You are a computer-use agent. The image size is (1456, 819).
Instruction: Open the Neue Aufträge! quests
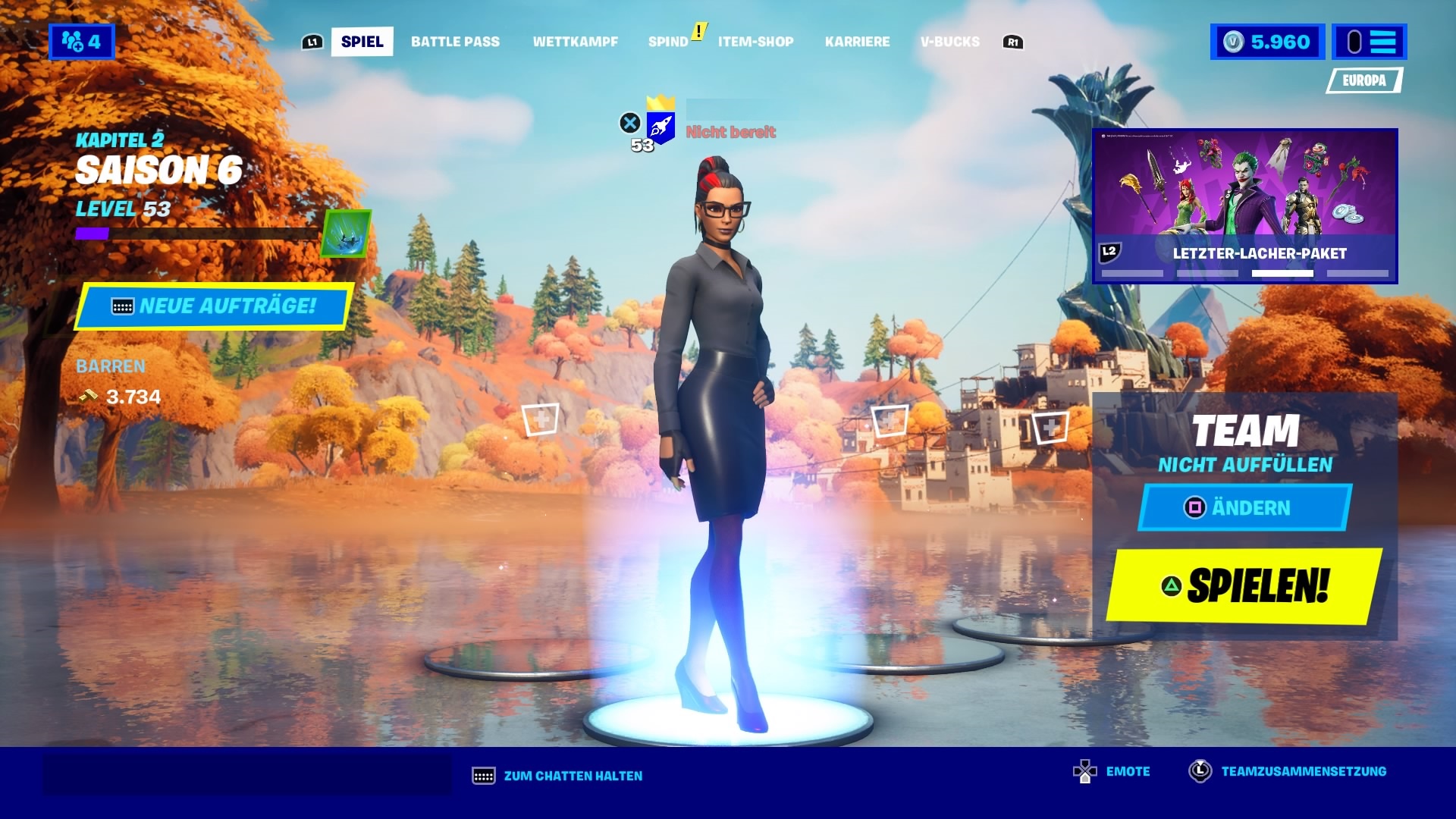click(213, 306)
